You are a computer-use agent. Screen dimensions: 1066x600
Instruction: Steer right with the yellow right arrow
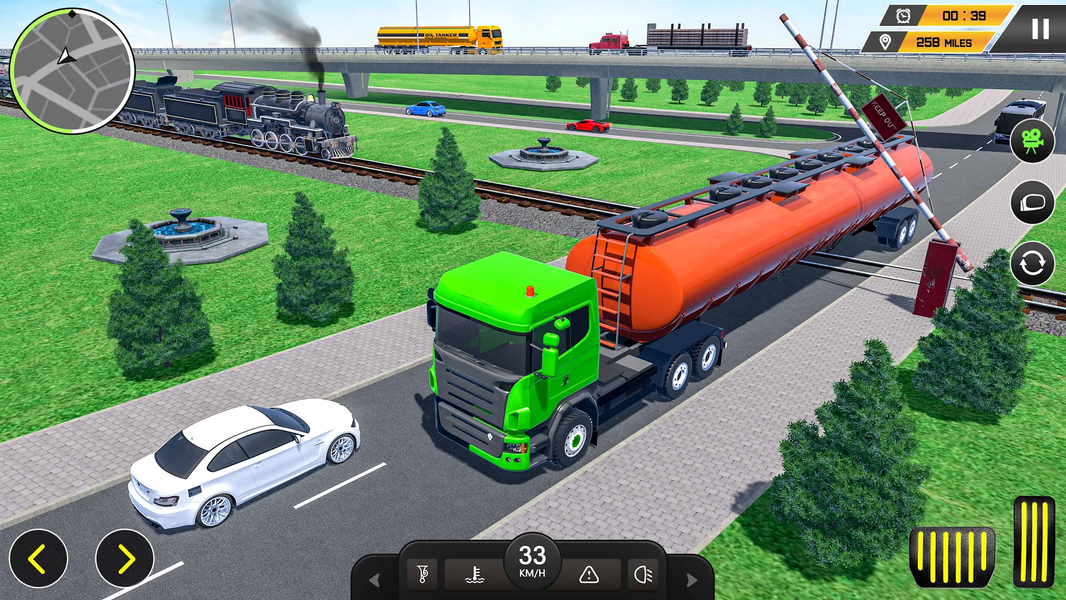[125, 558]
